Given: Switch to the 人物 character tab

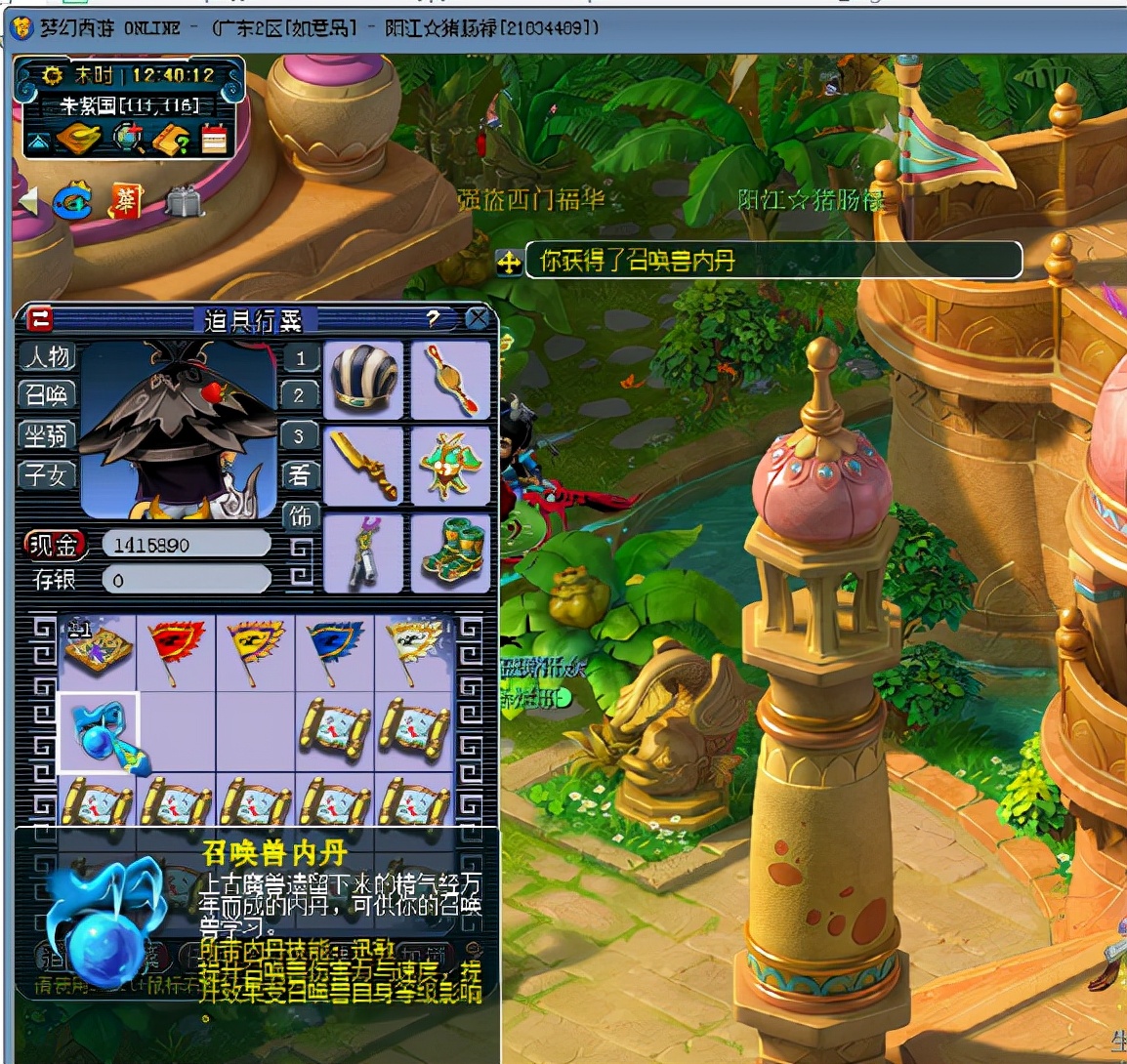Looking at the screenshot, I should pyautogui.click(x=47, y=357).
